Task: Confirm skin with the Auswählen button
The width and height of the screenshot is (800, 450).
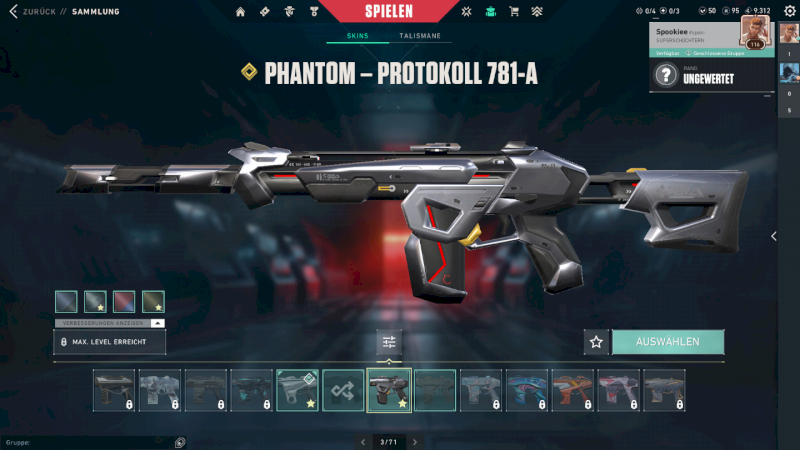Action: pyautogui.click(x=667, y=342)
